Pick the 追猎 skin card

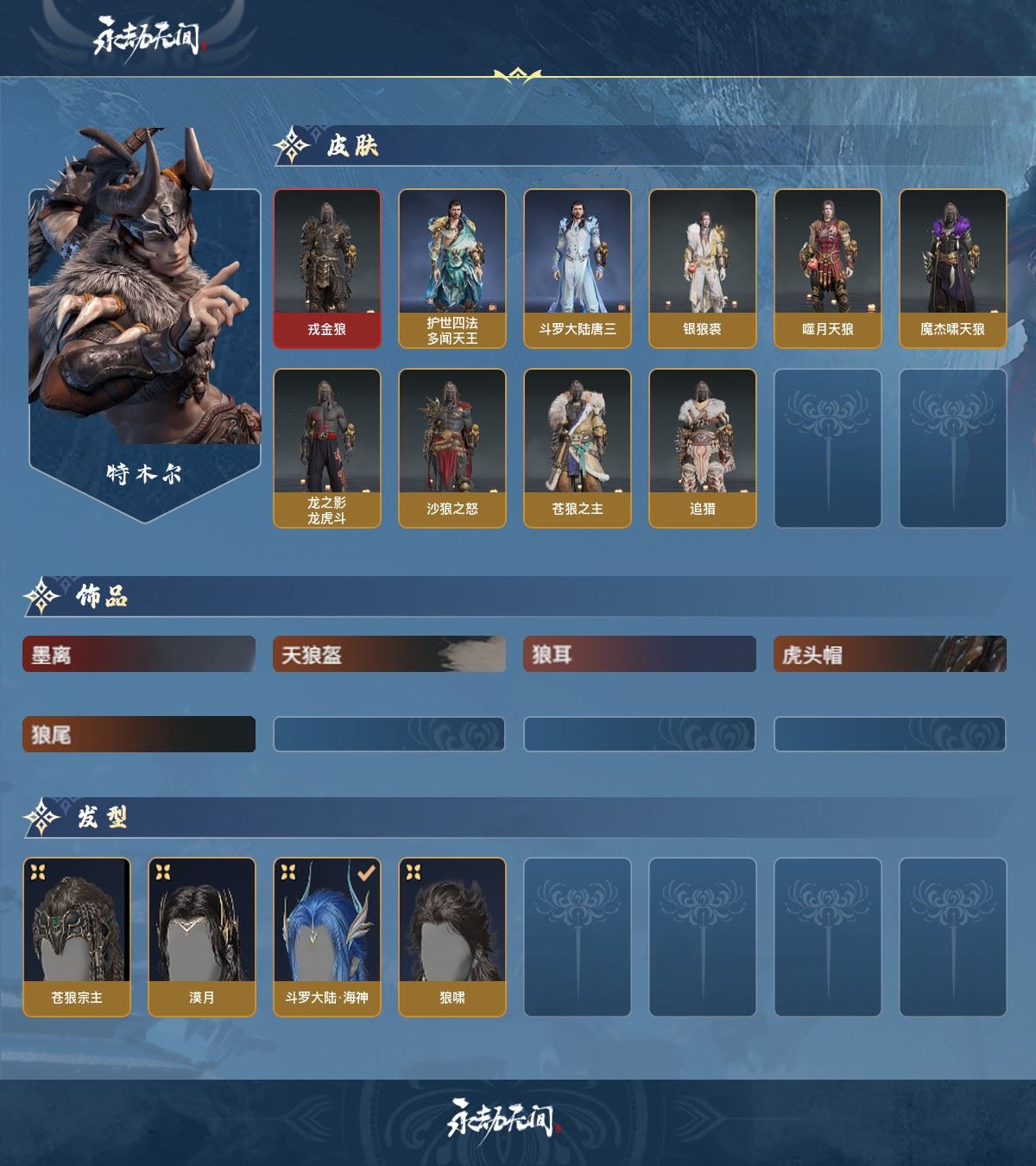[x=703, y=448]
